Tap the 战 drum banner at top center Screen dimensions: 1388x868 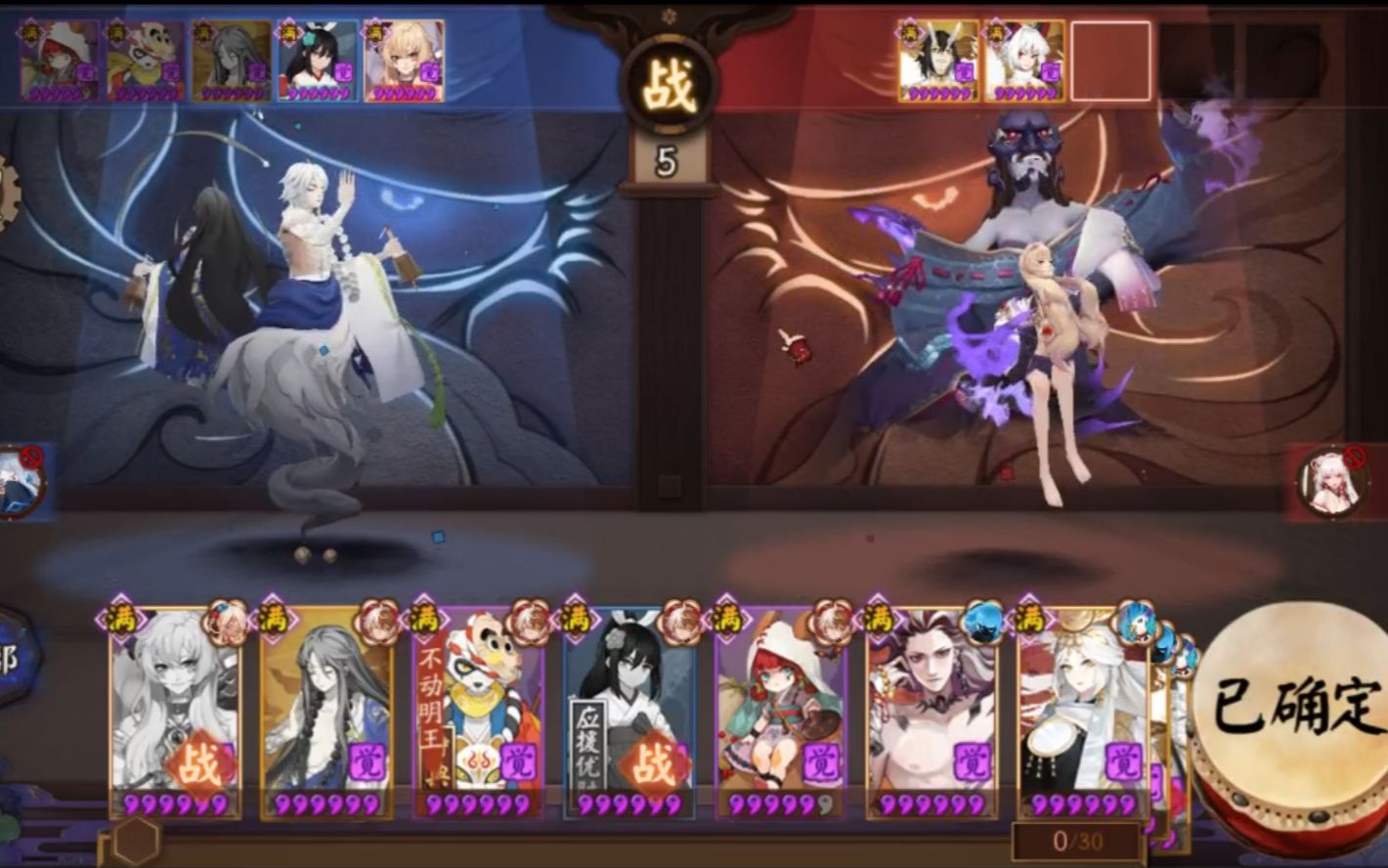tap(670, 76)
